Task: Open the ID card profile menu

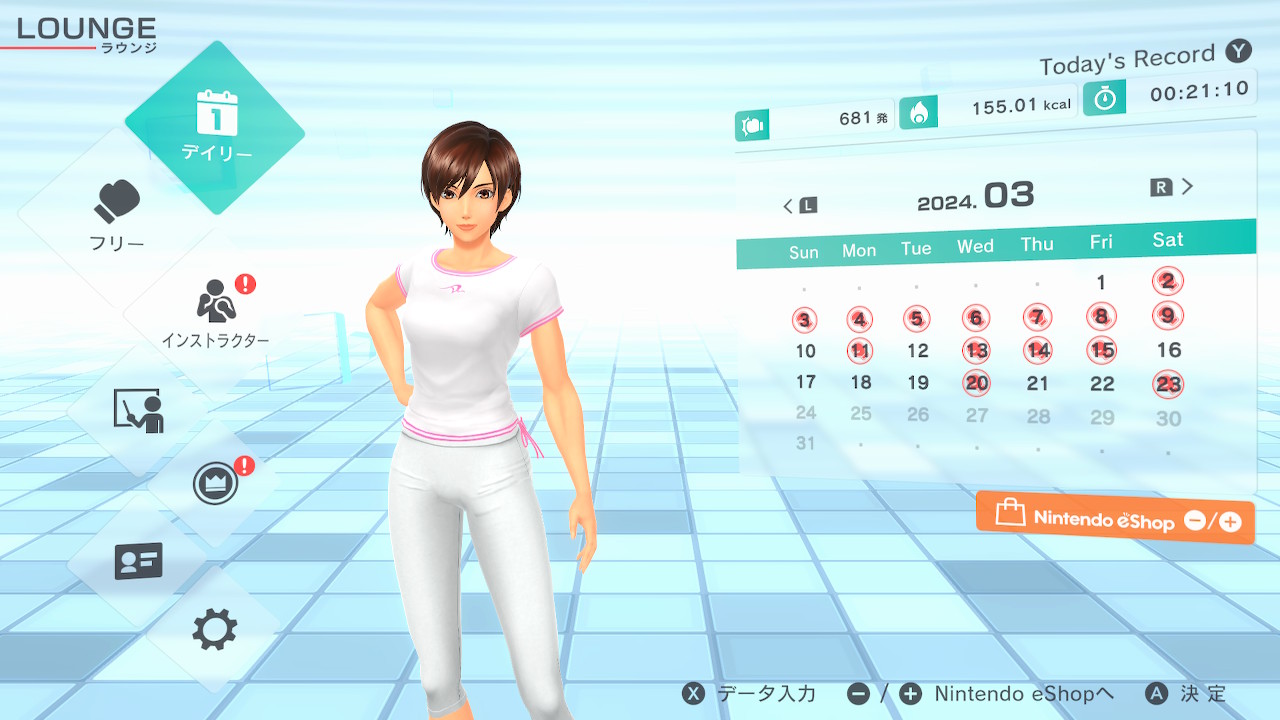Action: (138, 561)
